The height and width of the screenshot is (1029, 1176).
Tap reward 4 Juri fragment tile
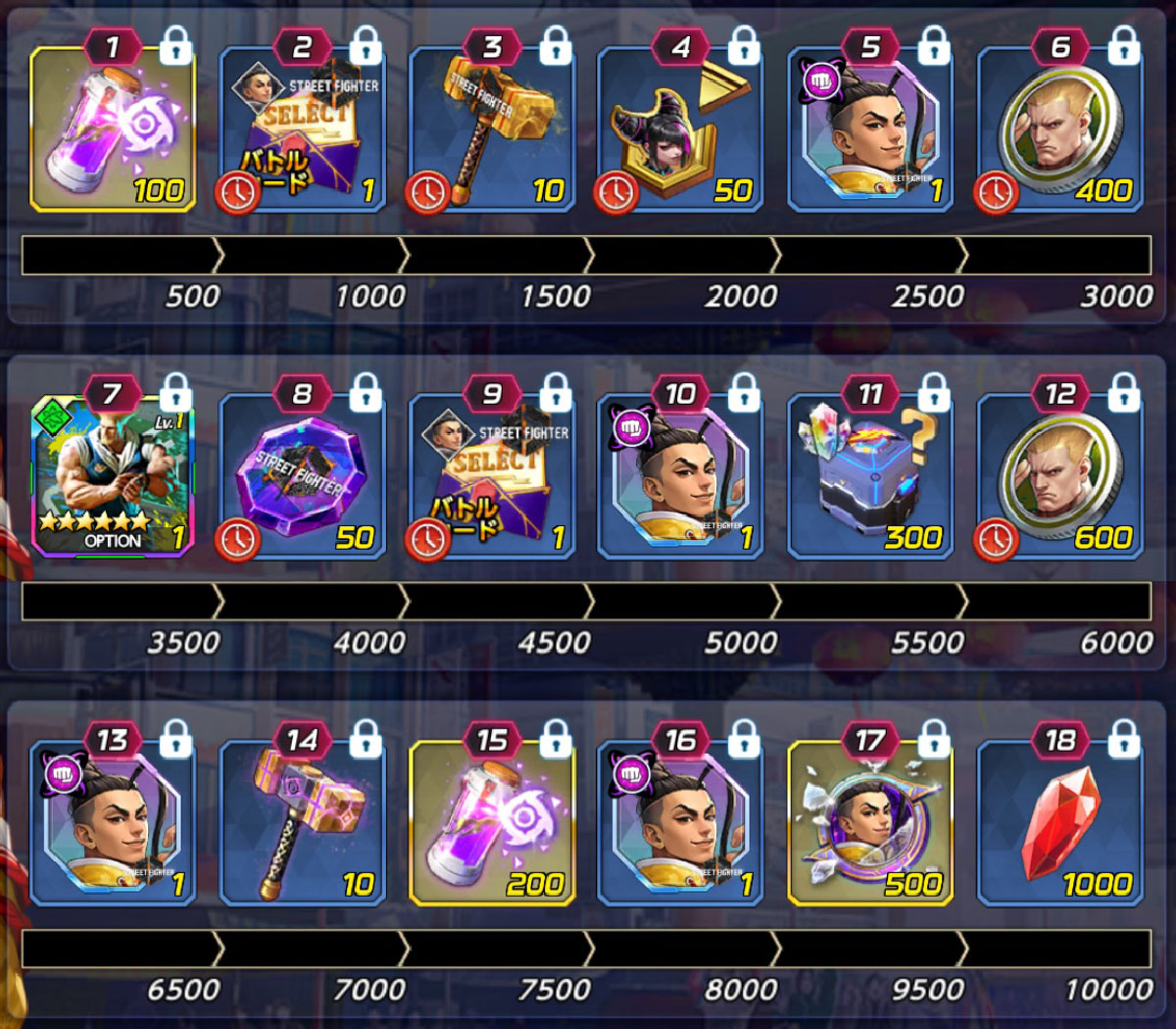pos(681,129)
